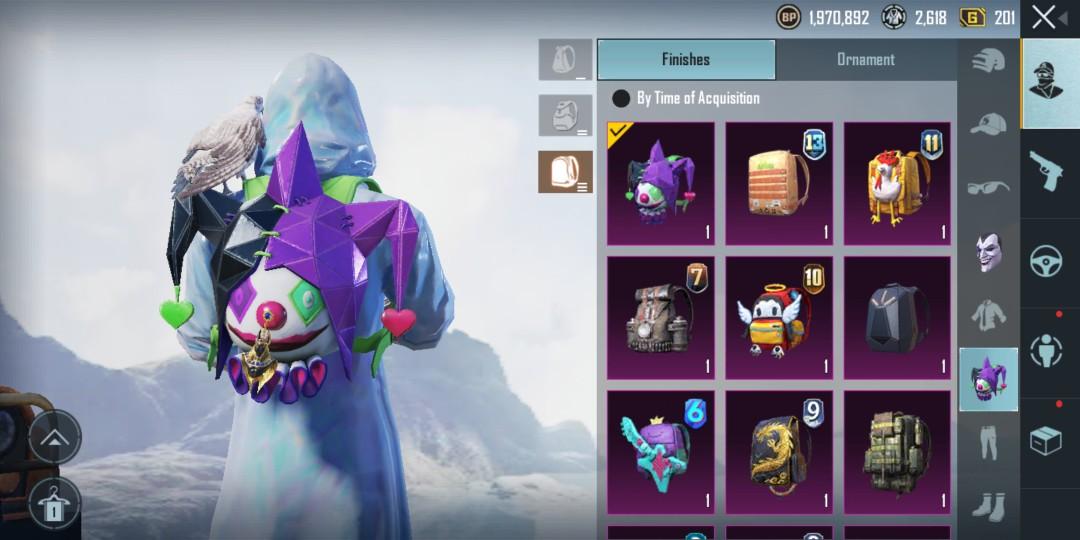Select the winged penguin backpack skin
1080x540 pixels.
click(x=779, y=318)
